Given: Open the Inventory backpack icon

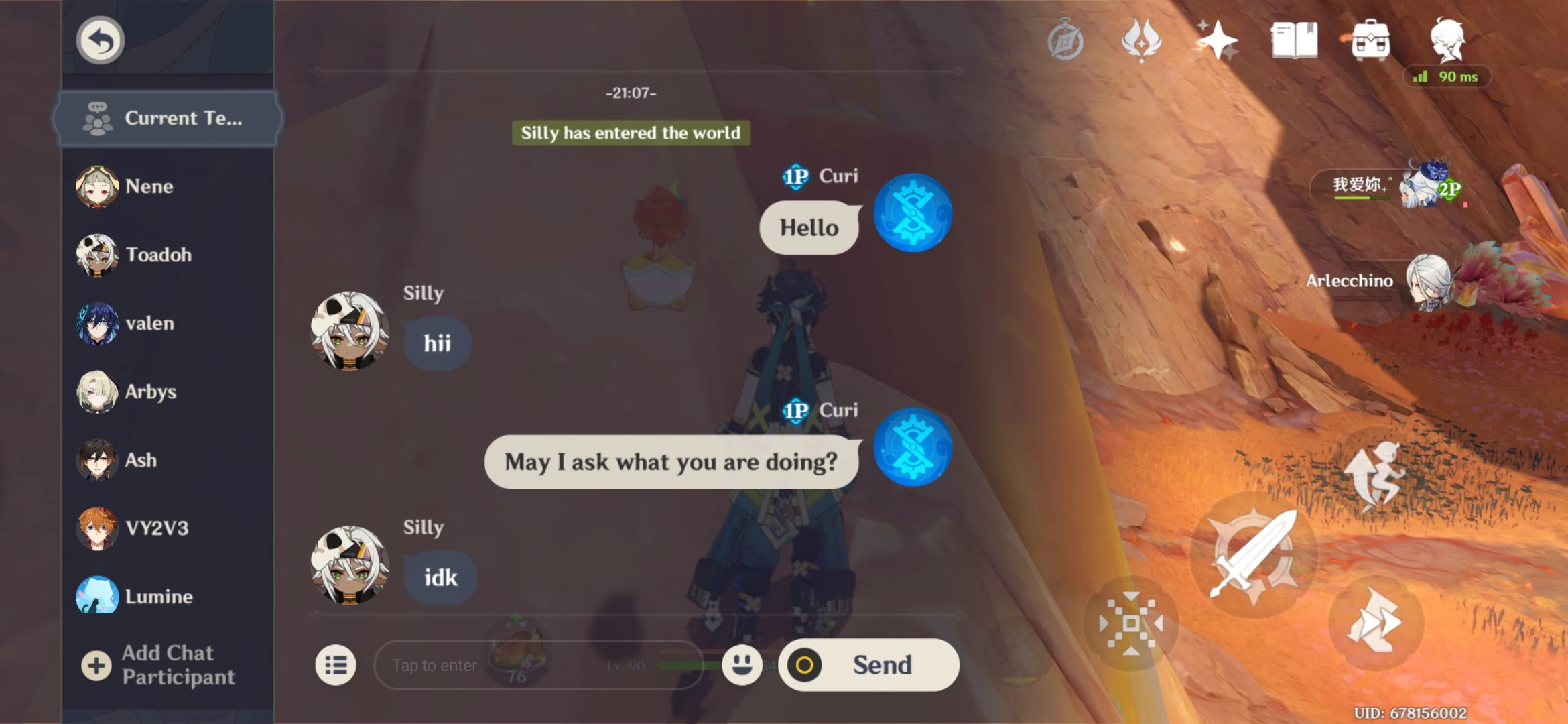Looking at the screenshot, I should point(1372,40).
